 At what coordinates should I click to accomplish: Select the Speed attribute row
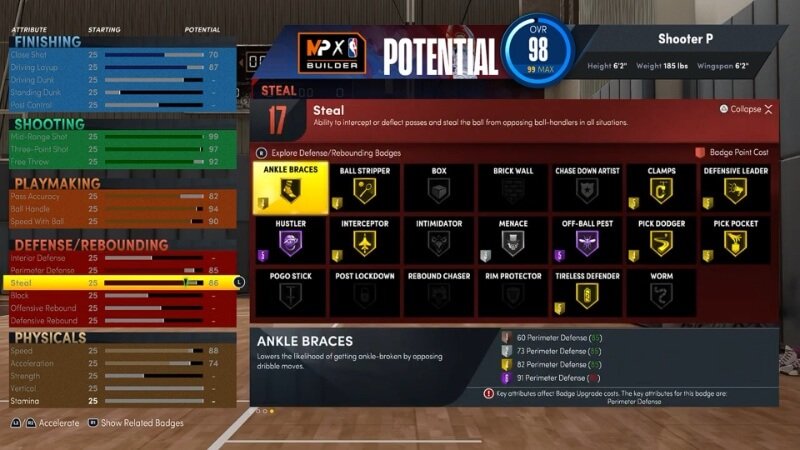(120, 351)
